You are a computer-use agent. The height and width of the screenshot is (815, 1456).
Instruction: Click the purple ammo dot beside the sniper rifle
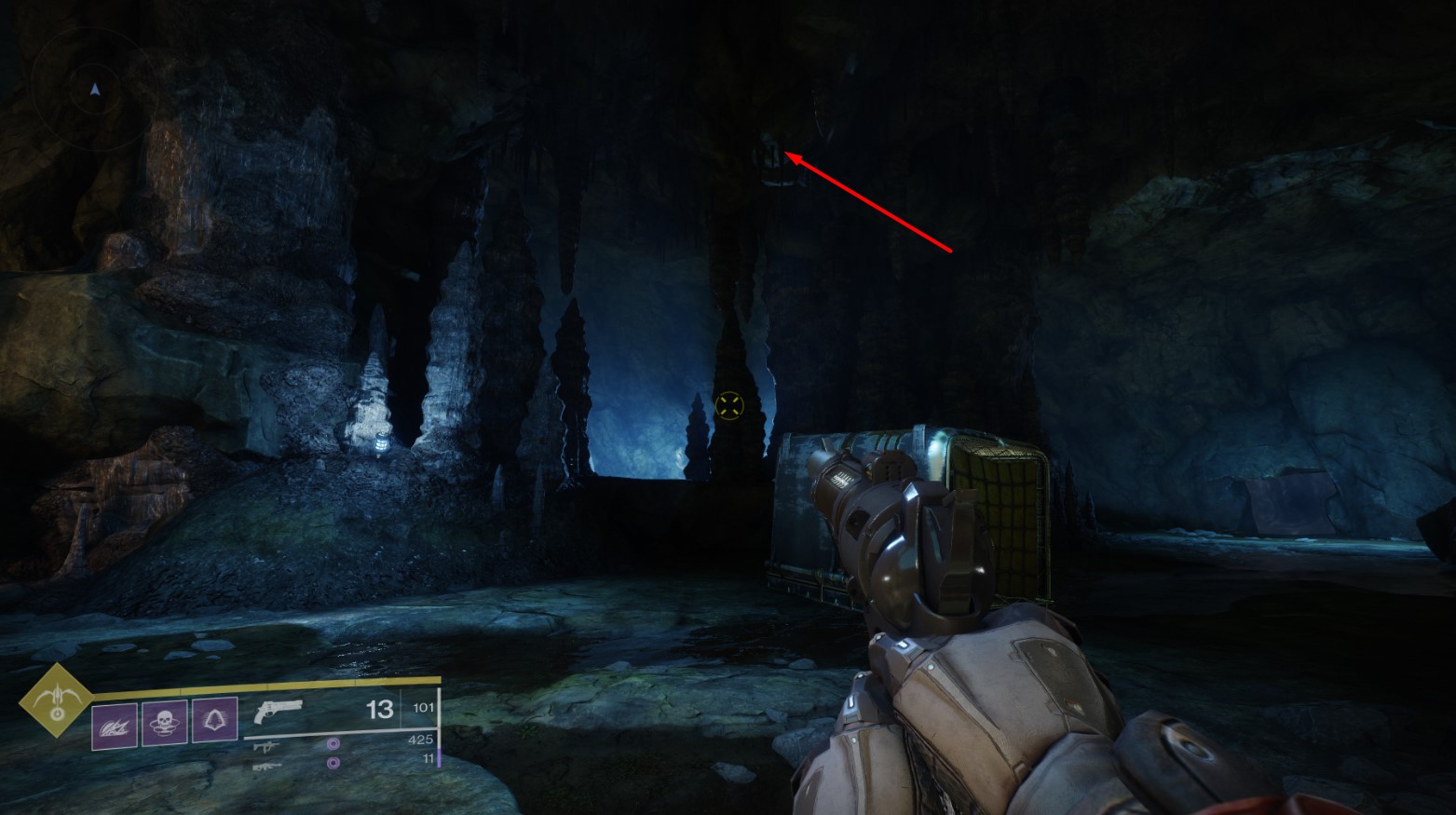click(333, 762)
